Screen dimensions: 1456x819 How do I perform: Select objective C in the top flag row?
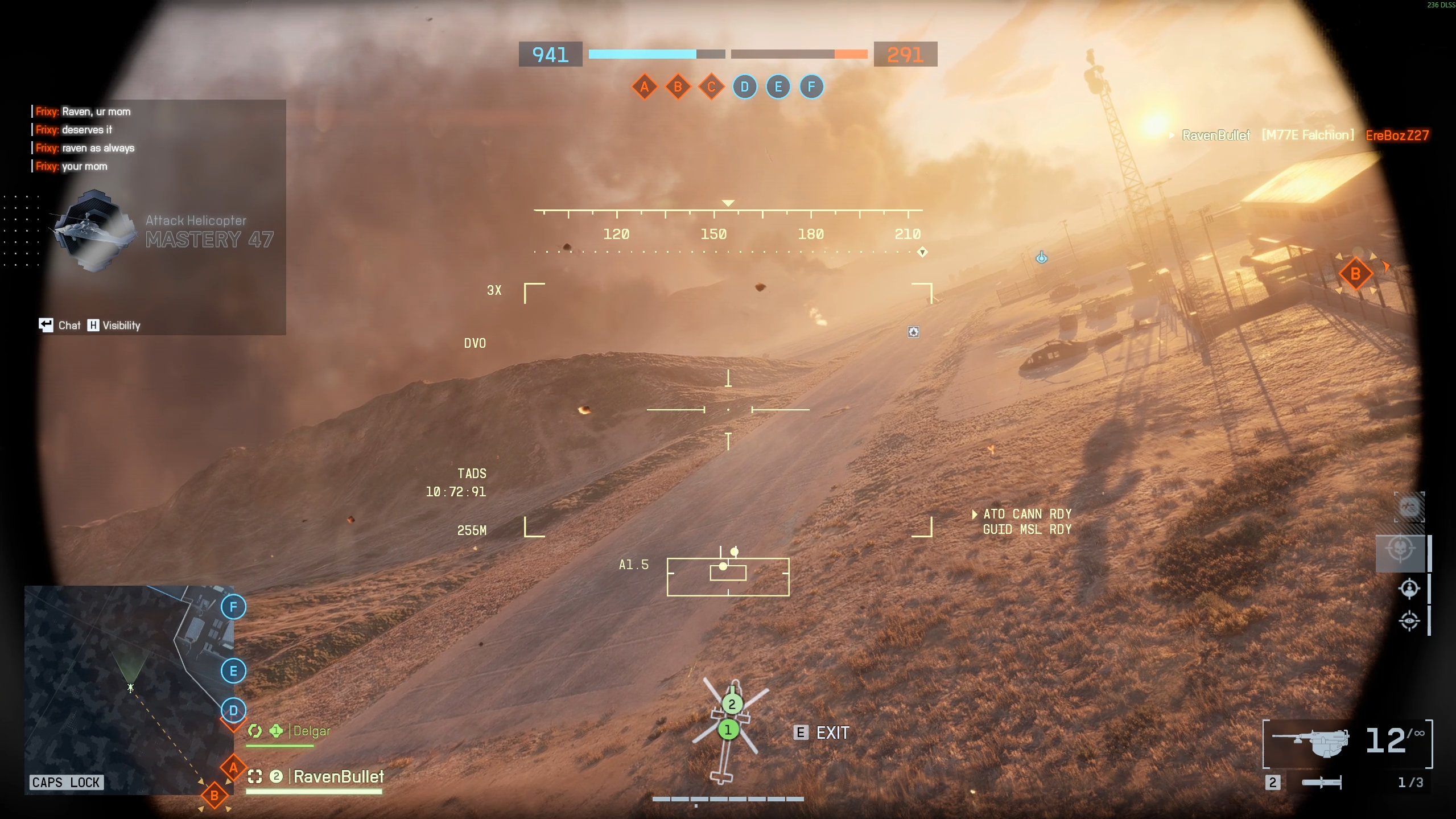[711, 87]
